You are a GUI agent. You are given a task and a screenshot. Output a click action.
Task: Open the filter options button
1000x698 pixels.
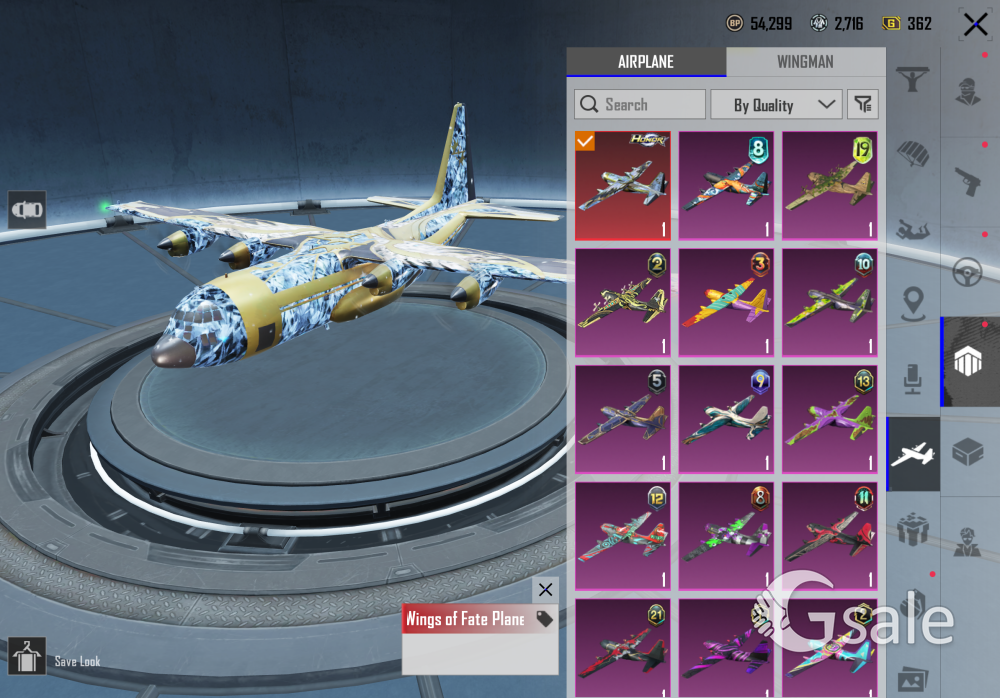[862, 104]
